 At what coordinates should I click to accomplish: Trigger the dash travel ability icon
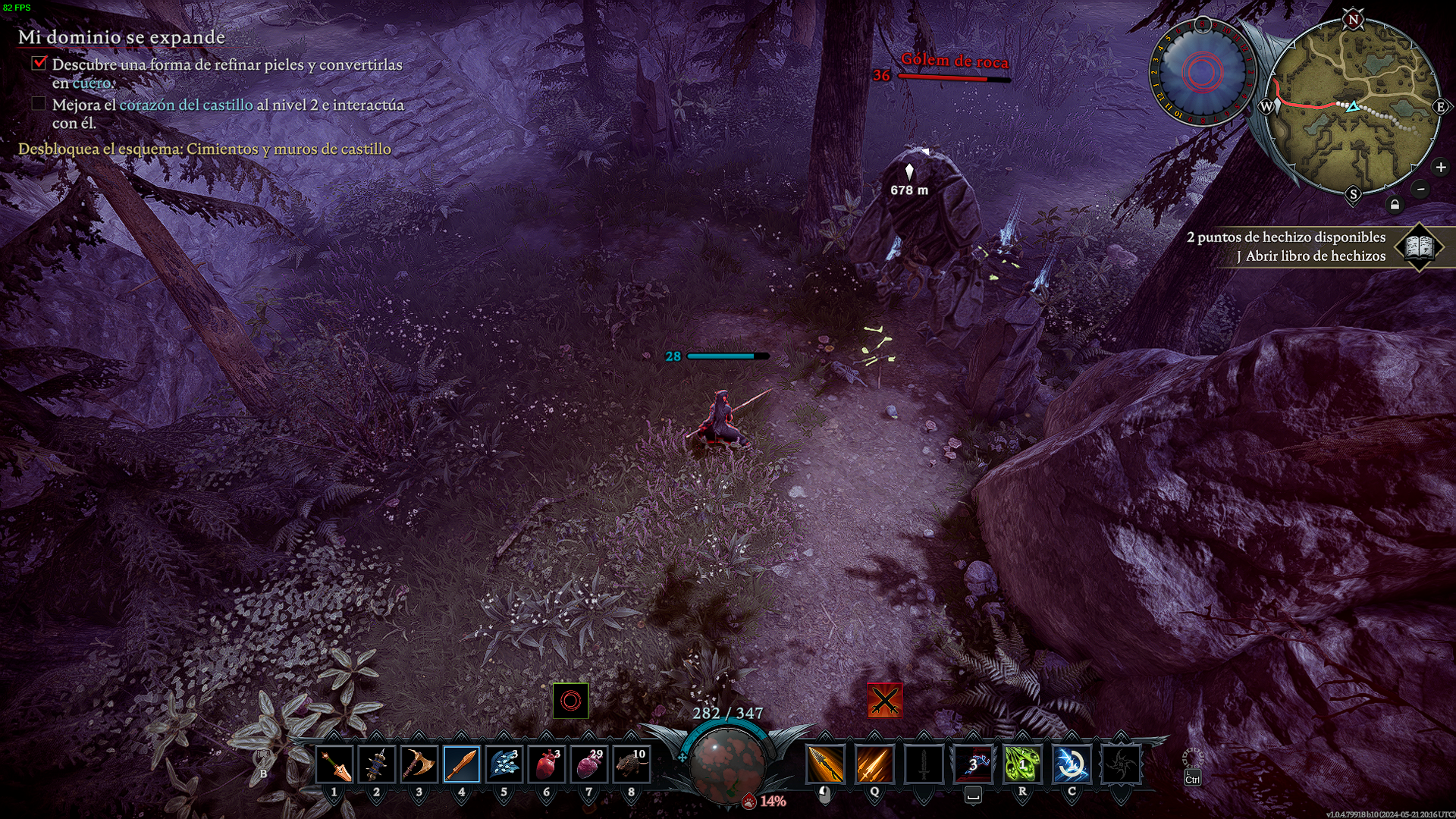(x=973, y=764)
